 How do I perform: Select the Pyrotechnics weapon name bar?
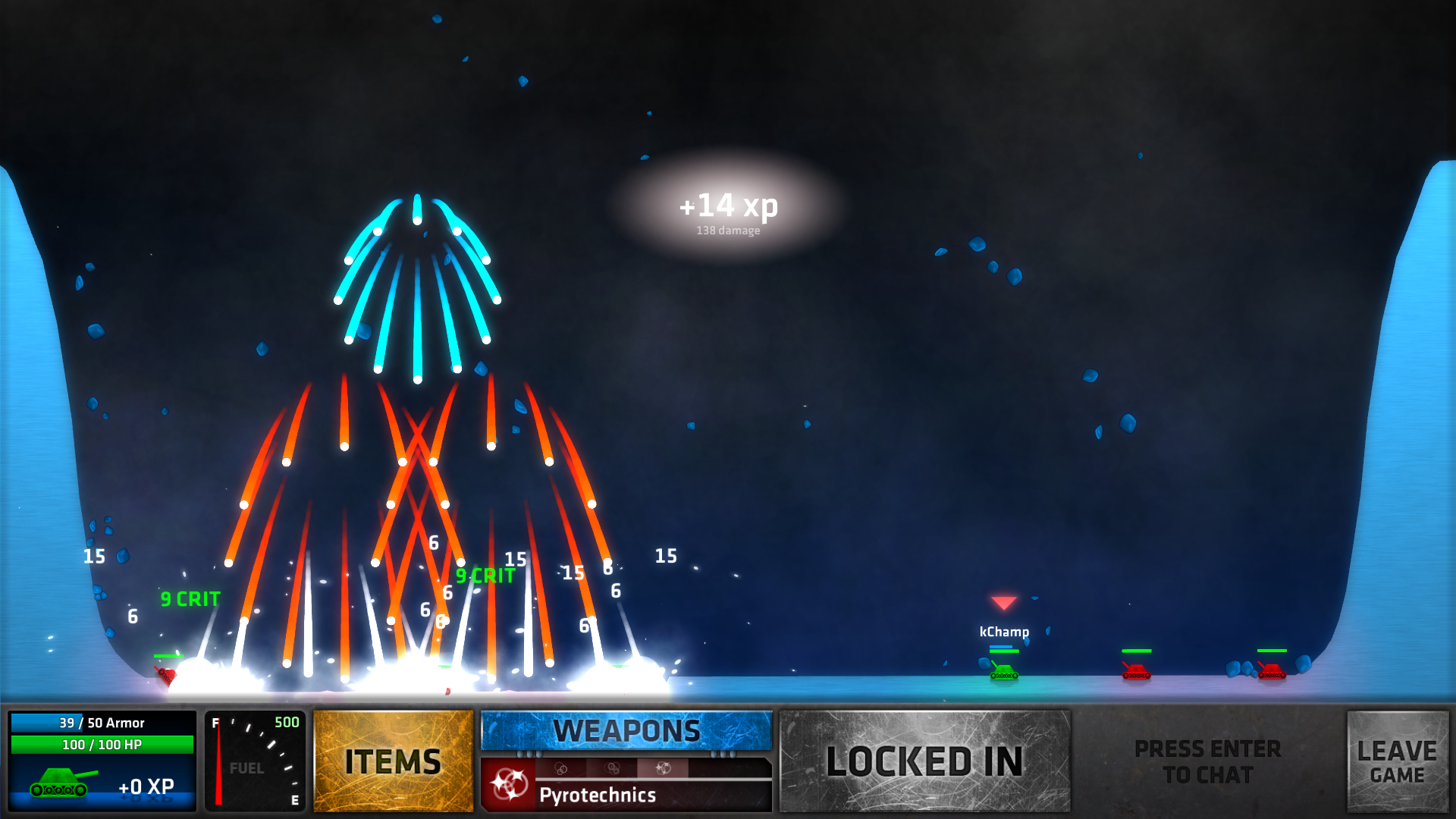click(x=652, y=795)
